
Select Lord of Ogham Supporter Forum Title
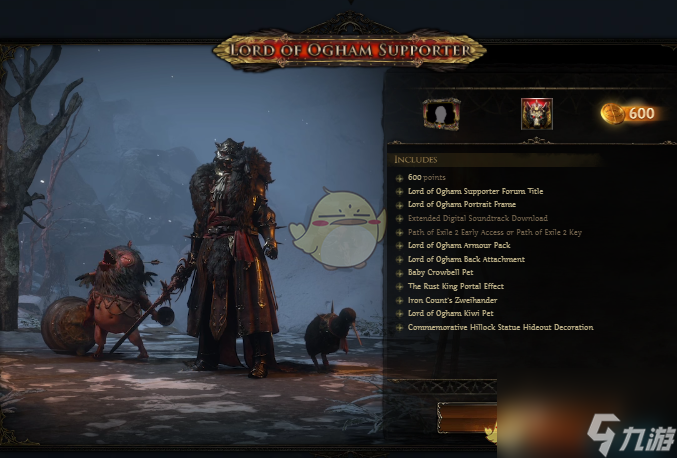[475, 191]
